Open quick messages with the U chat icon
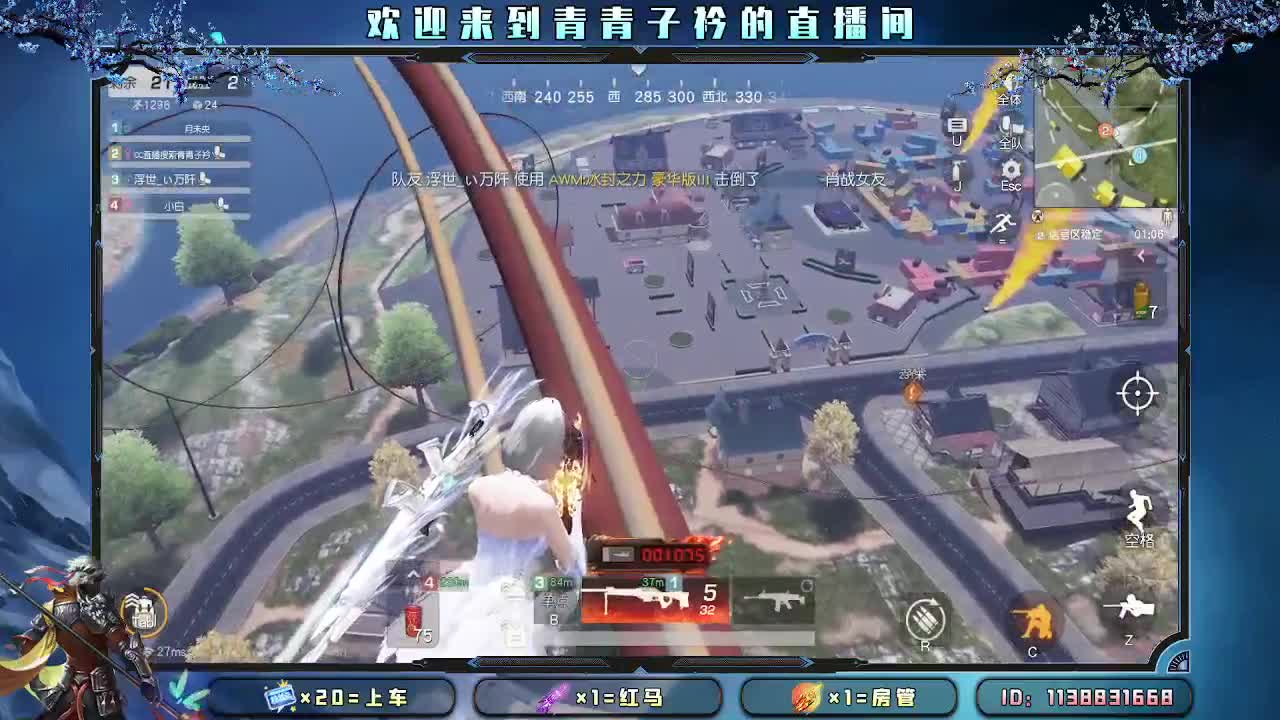 [x=957, y=123]
